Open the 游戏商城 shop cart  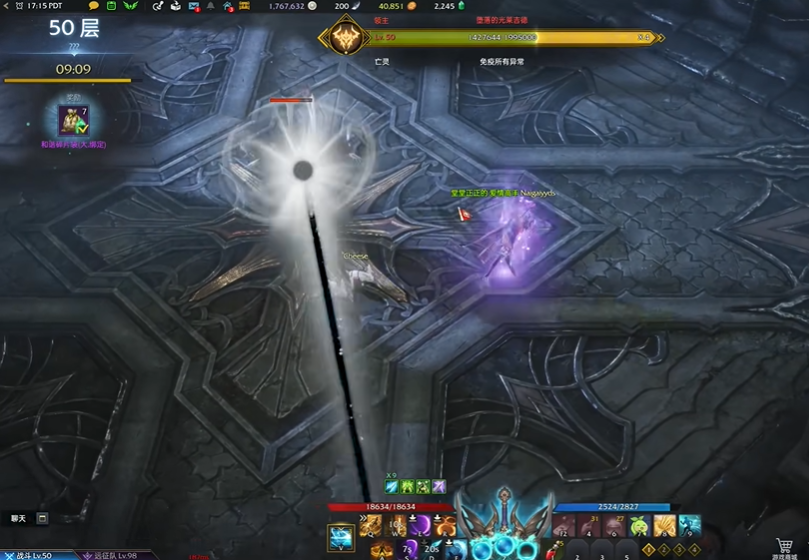pos(785,545)
